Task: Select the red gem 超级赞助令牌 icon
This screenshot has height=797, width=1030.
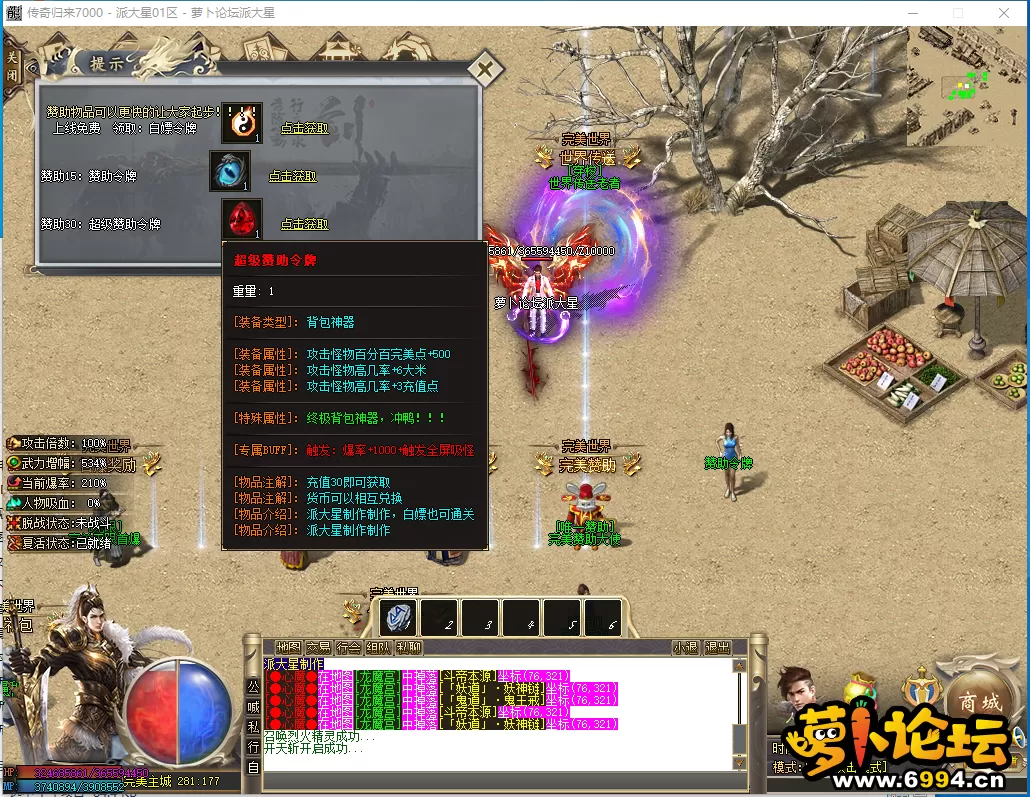Action: click(241, 219)
